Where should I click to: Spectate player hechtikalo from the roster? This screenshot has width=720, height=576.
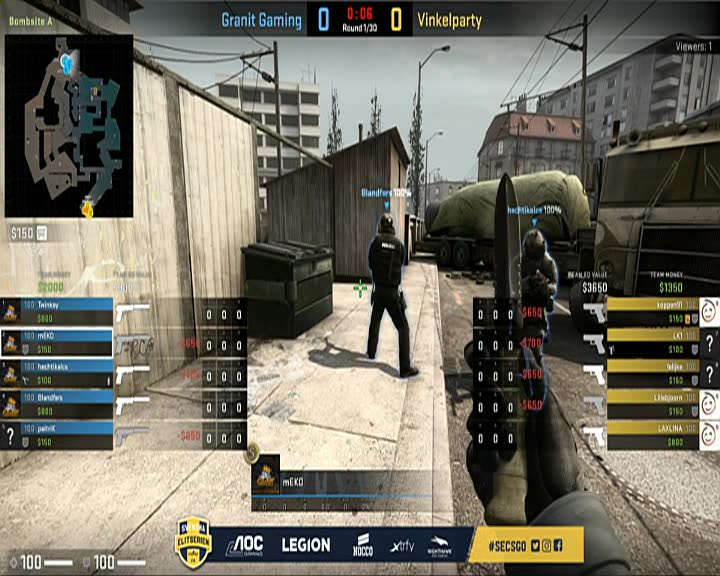pos(57,373)
